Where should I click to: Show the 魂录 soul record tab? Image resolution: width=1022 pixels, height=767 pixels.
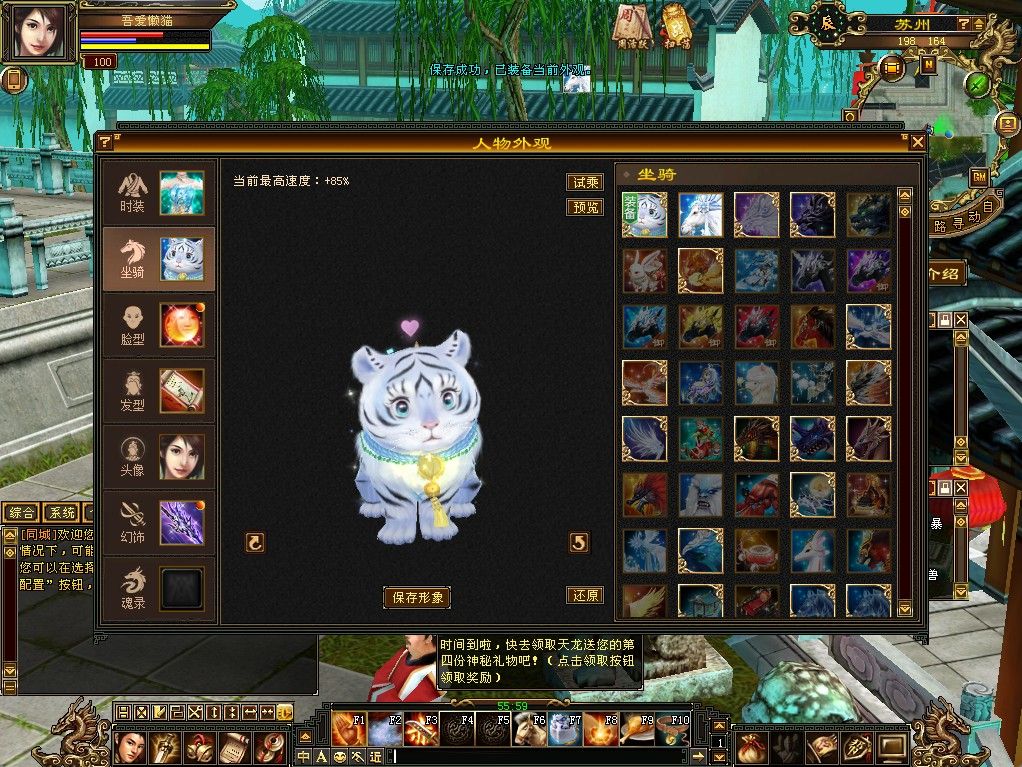[x=158, y=589]
